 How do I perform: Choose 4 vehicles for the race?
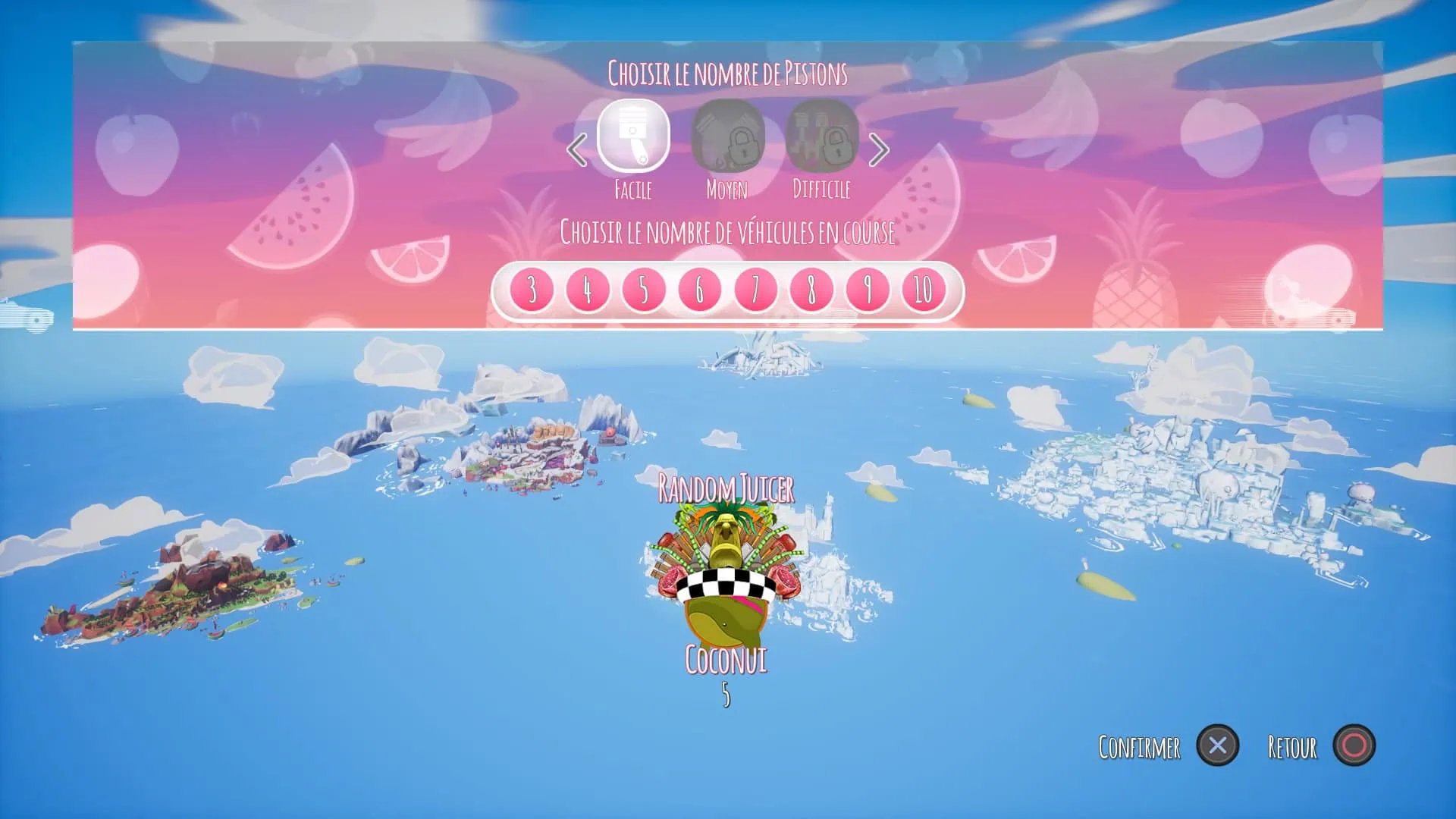click(x=588, y=290)
